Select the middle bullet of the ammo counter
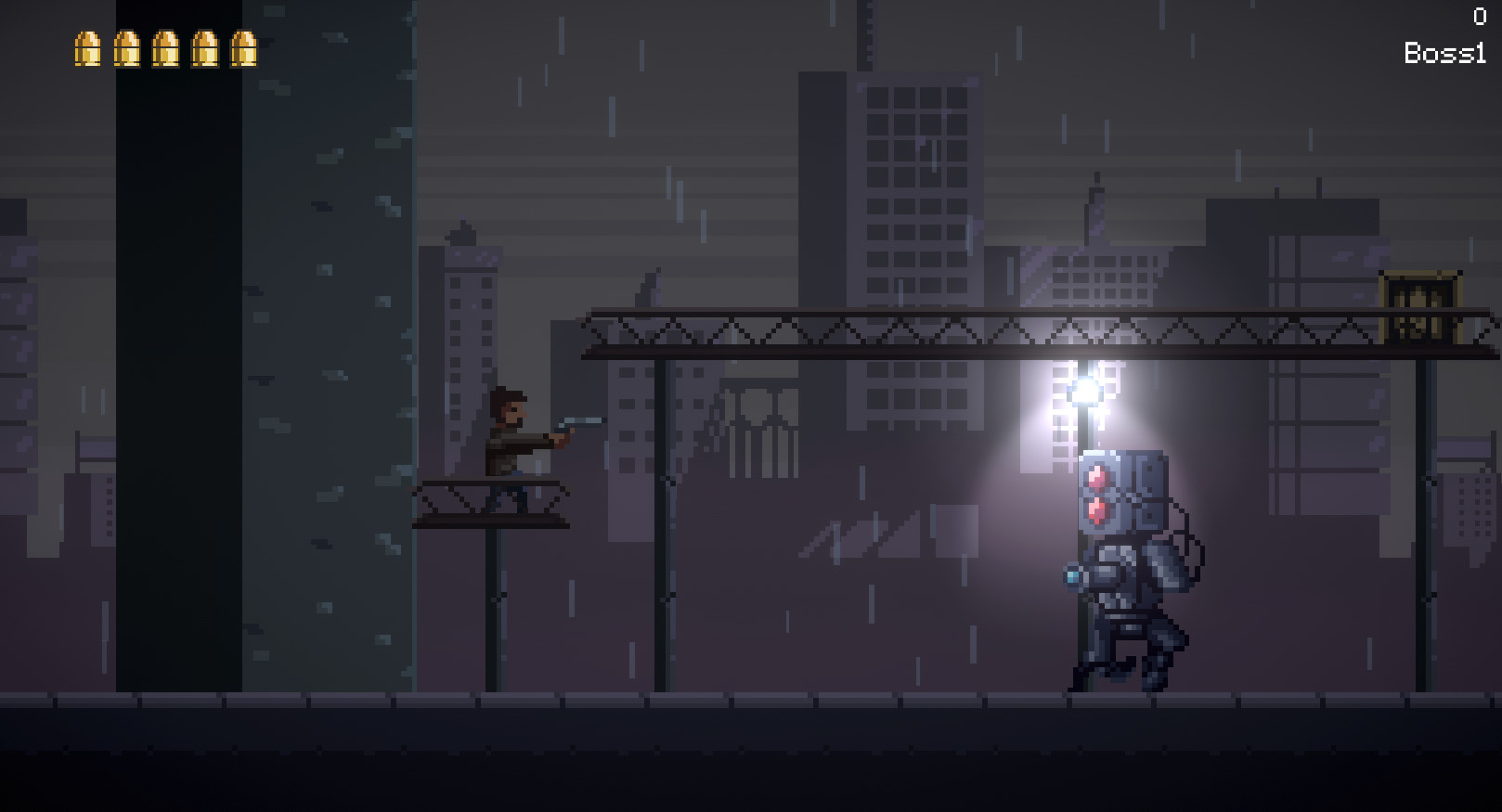 166,49
